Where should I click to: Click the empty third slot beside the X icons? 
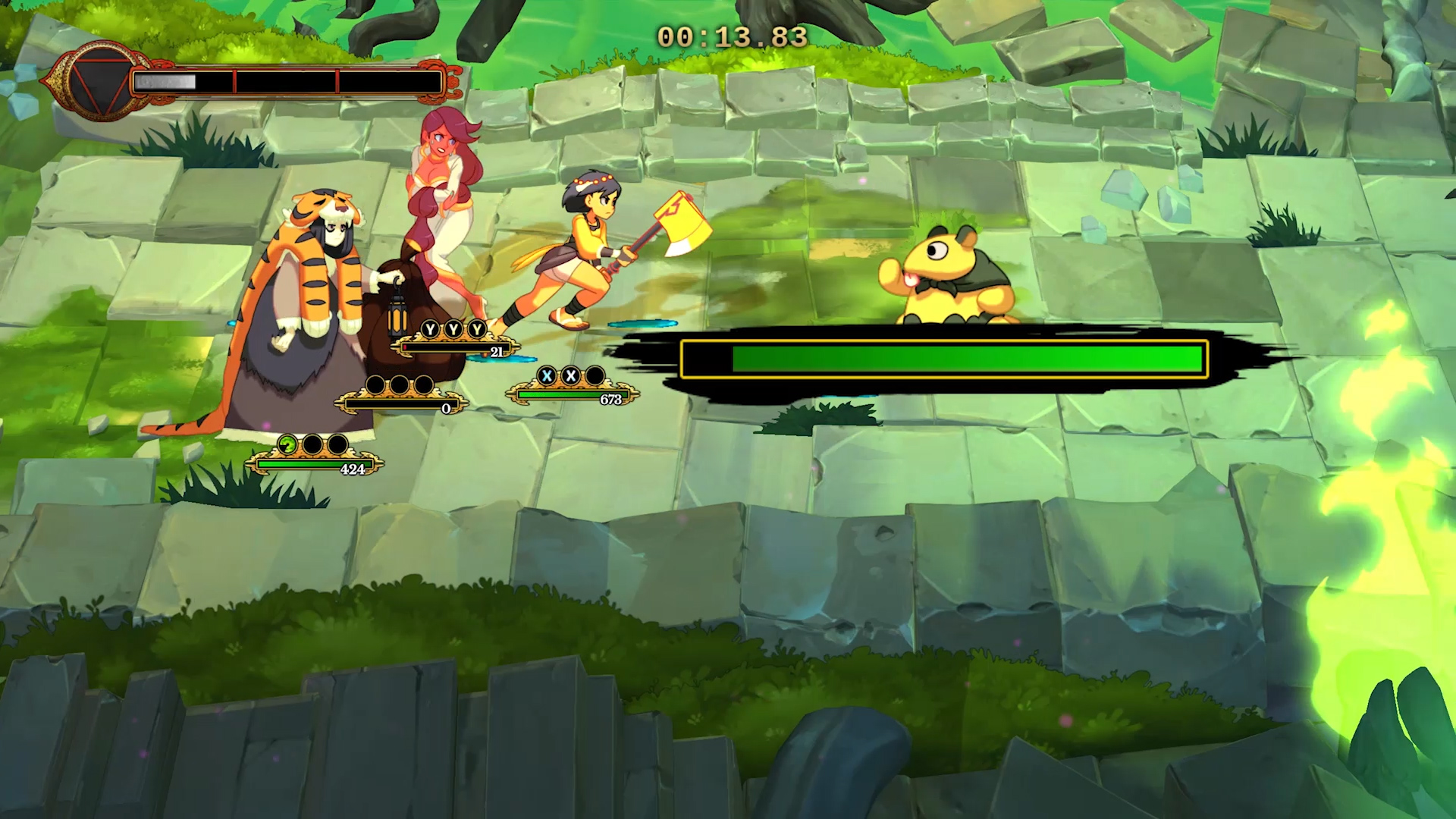point(594,376)
